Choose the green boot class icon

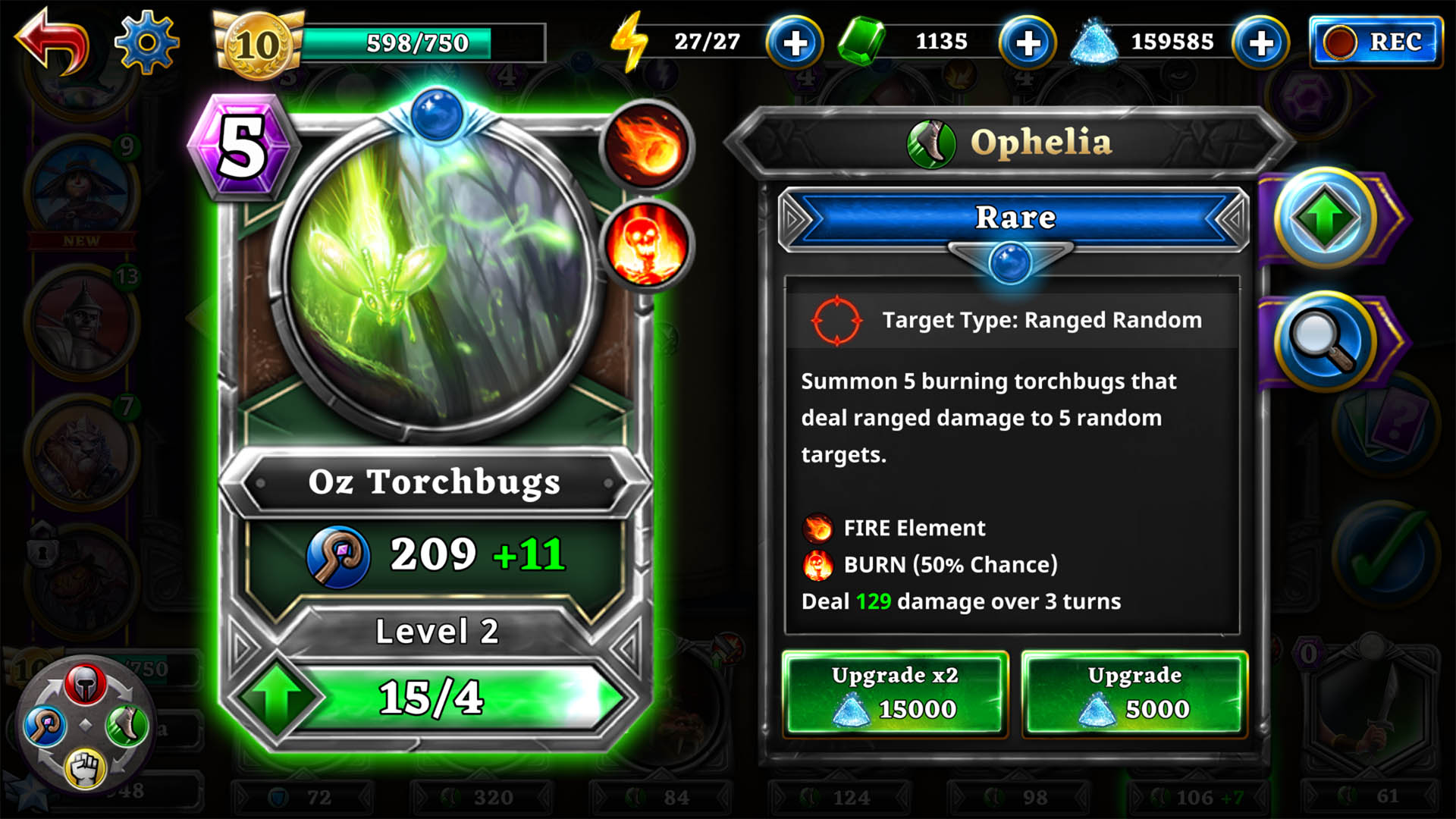[126, 726]
